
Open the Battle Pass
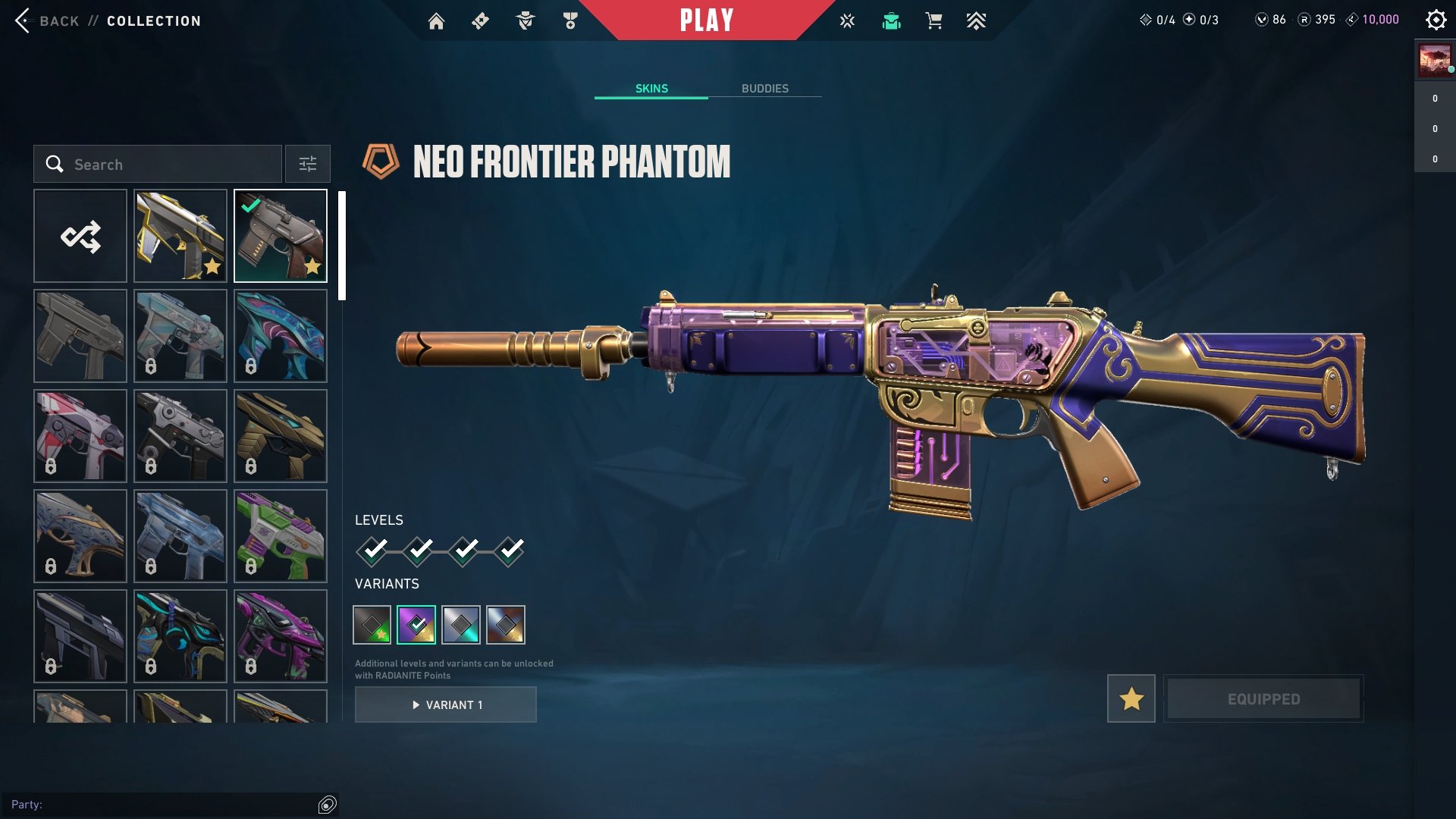(x=479, y=20)
